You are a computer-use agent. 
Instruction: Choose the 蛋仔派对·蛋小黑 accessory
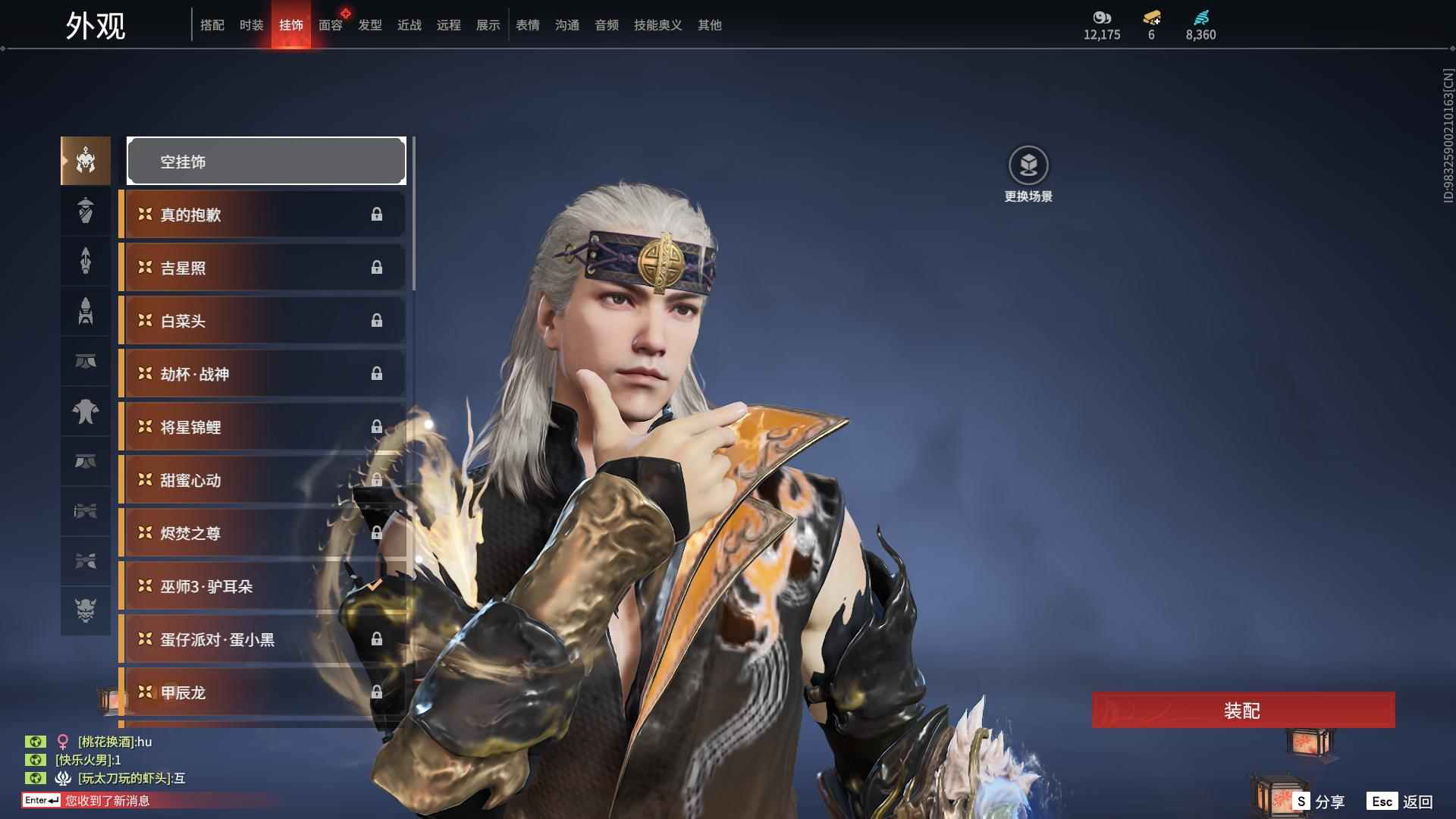click(262, 639)
